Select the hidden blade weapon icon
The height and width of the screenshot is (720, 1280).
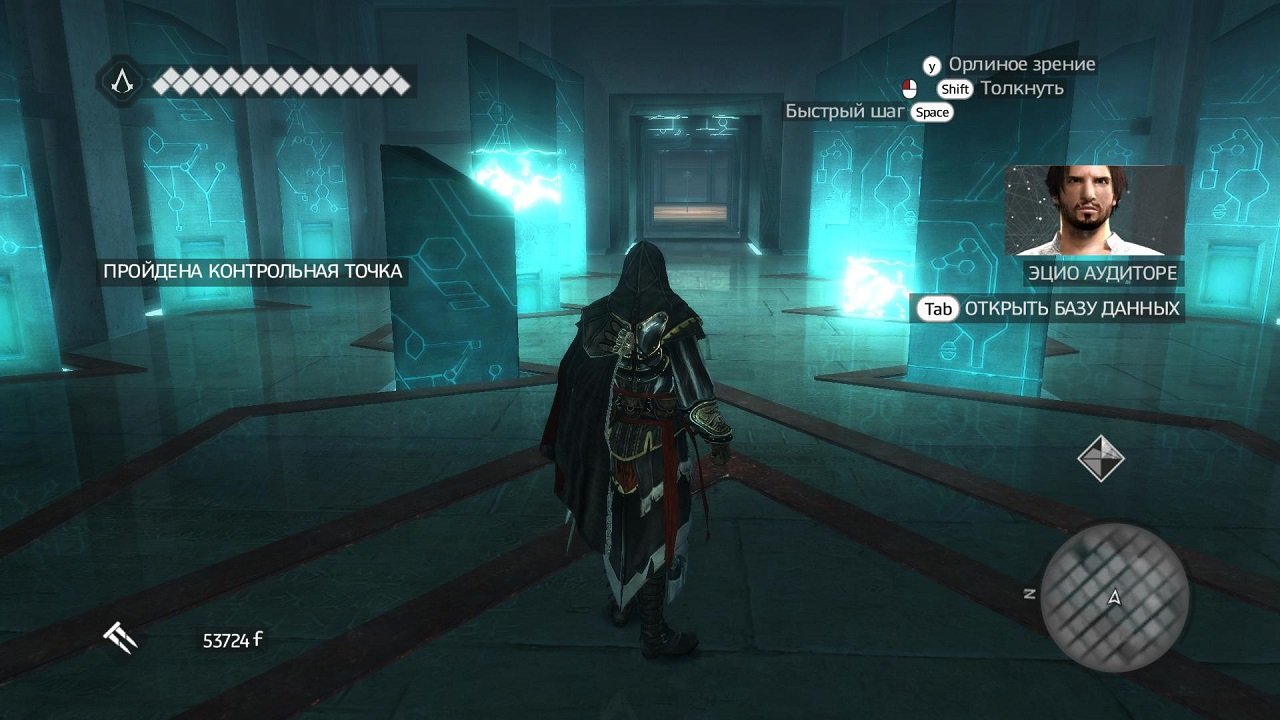(x=120, y=637)
